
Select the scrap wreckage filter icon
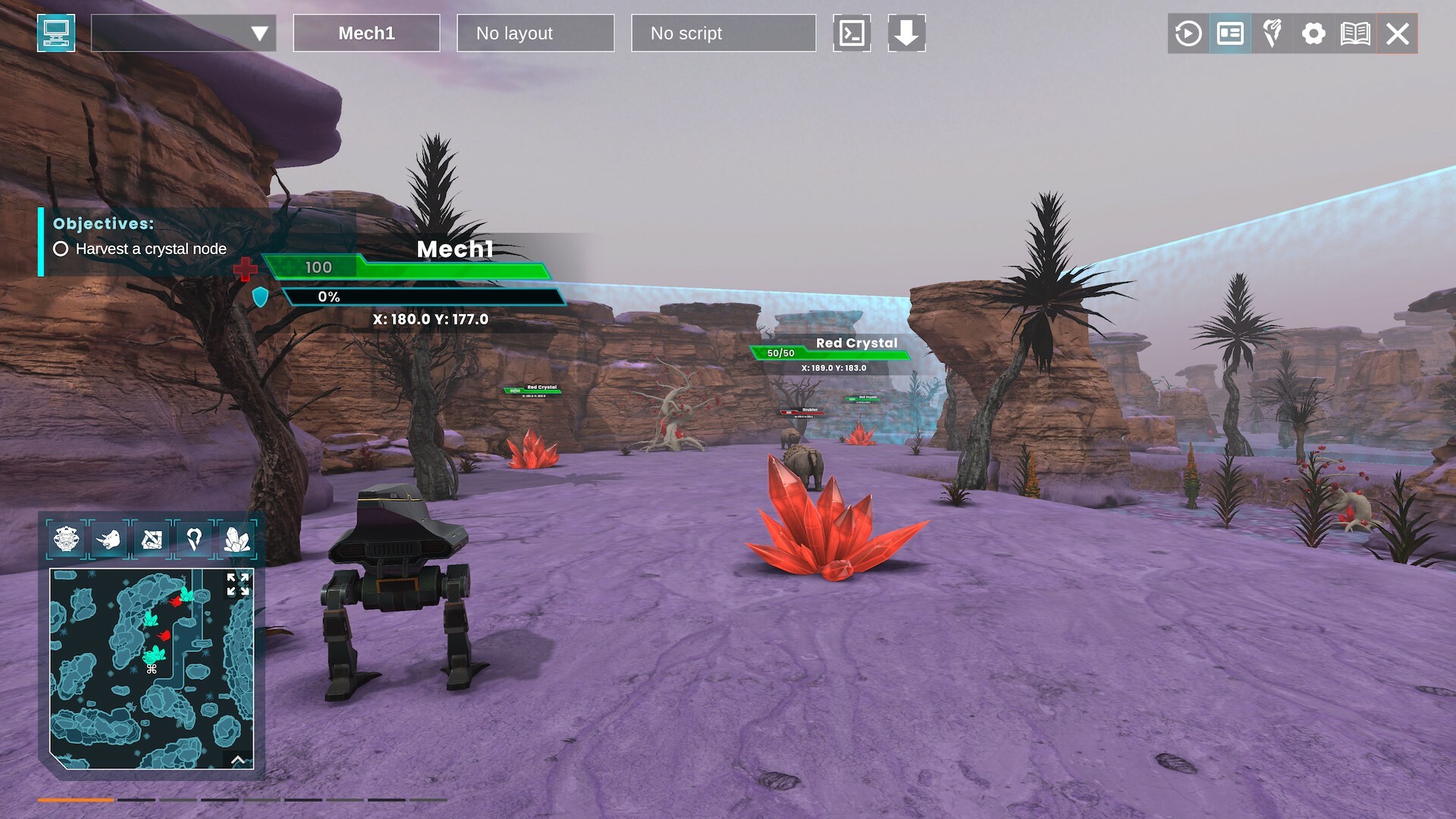pyautogui.click(x=152, y=540)
